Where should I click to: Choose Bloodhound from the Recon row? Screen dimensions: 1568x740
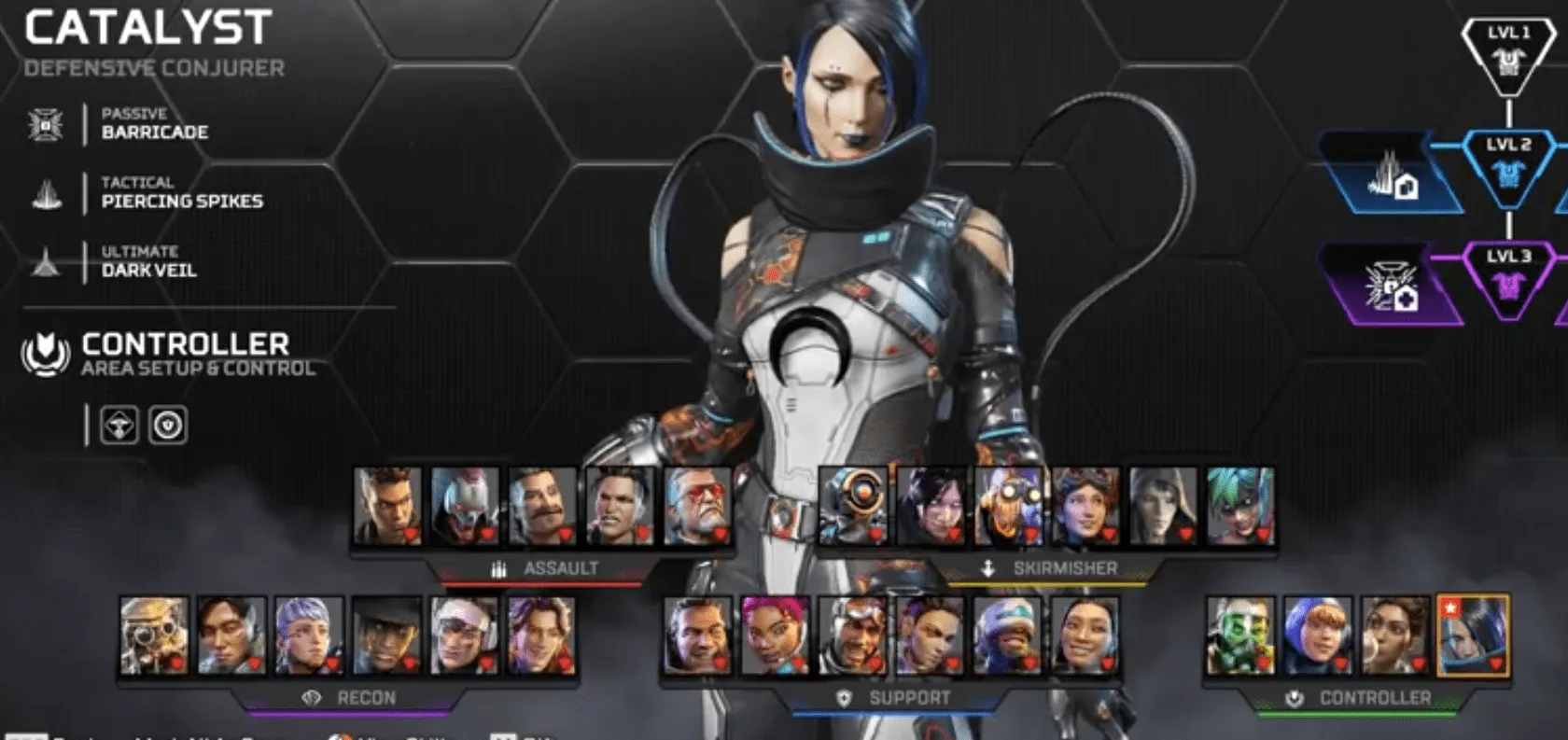click(155, 635)
